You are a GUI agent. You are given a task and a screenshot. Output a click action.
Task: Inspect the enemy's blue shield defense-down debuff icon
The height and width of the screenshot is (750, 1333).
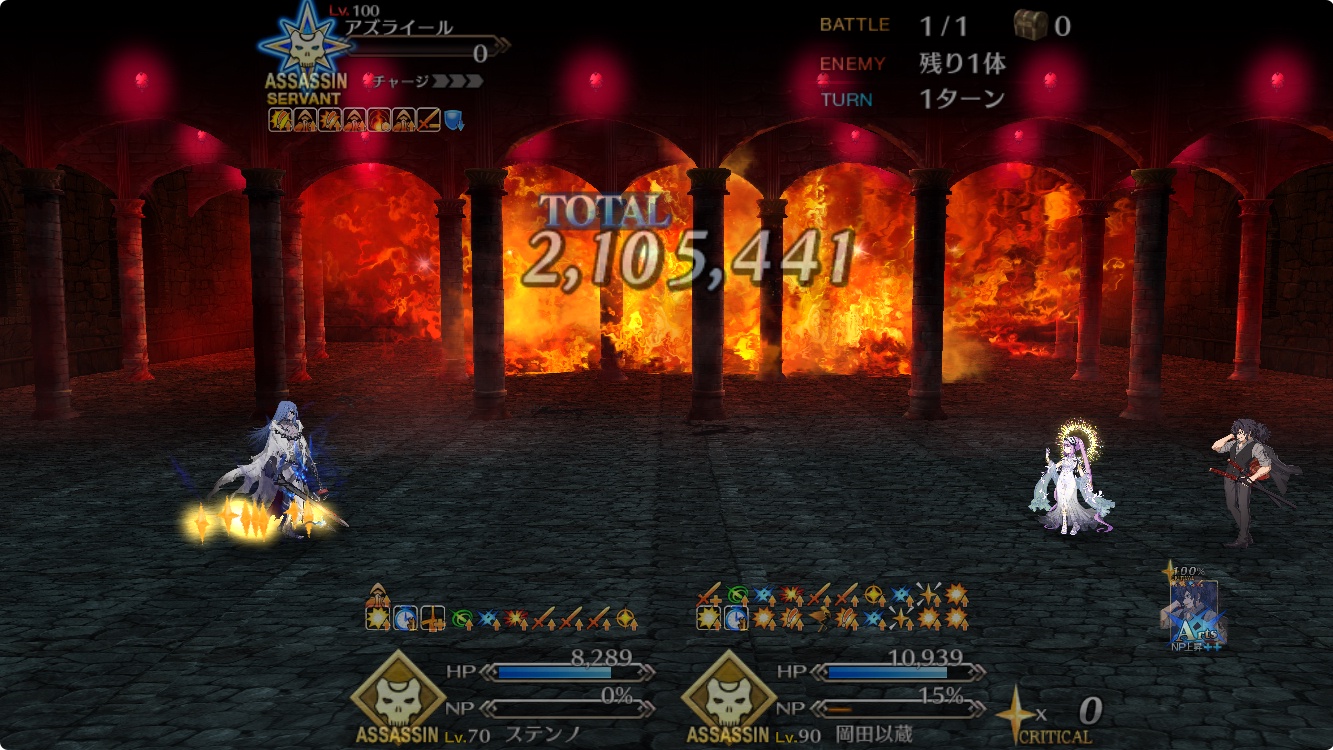(x=453, y=120)
